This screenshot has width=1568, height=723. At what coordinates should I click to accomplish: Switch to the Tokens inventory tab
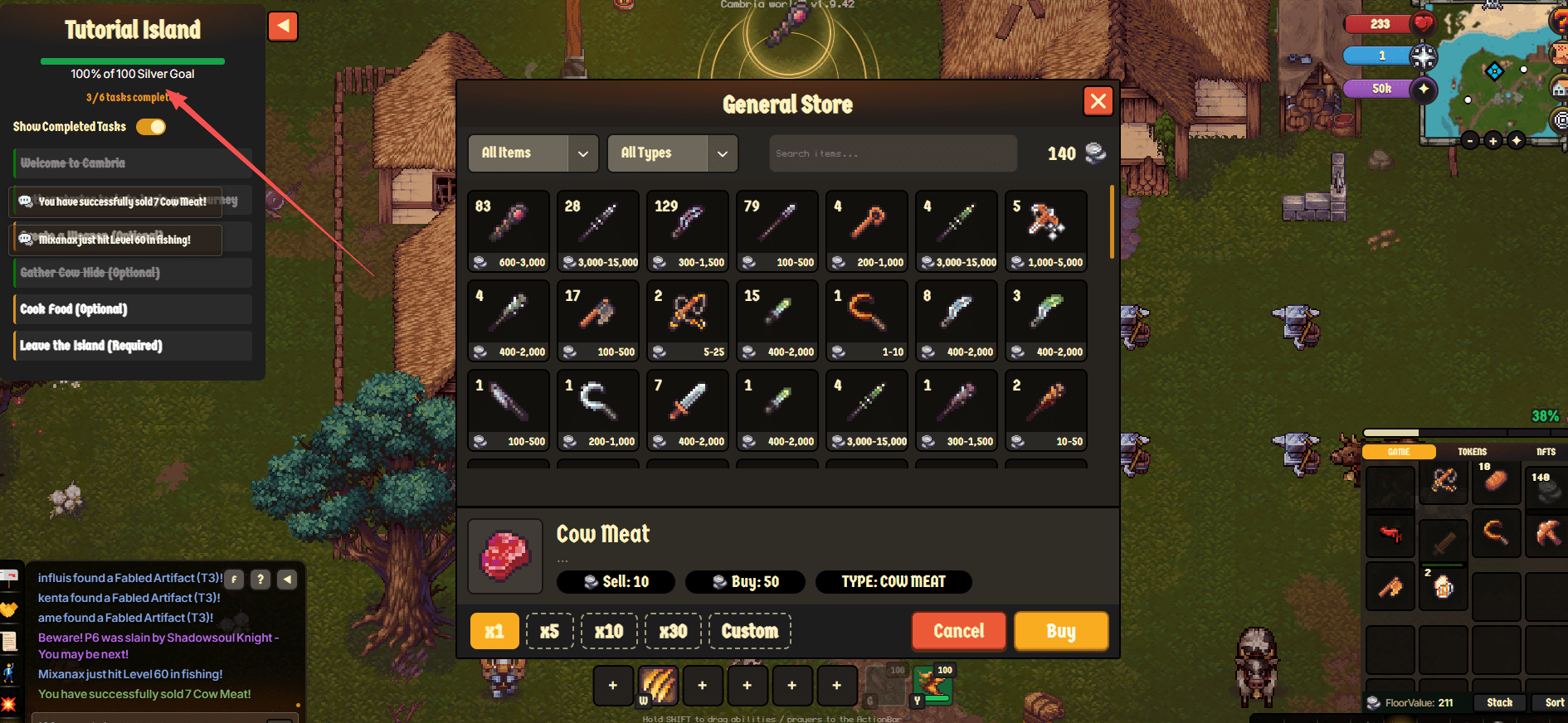point(1472,452)
